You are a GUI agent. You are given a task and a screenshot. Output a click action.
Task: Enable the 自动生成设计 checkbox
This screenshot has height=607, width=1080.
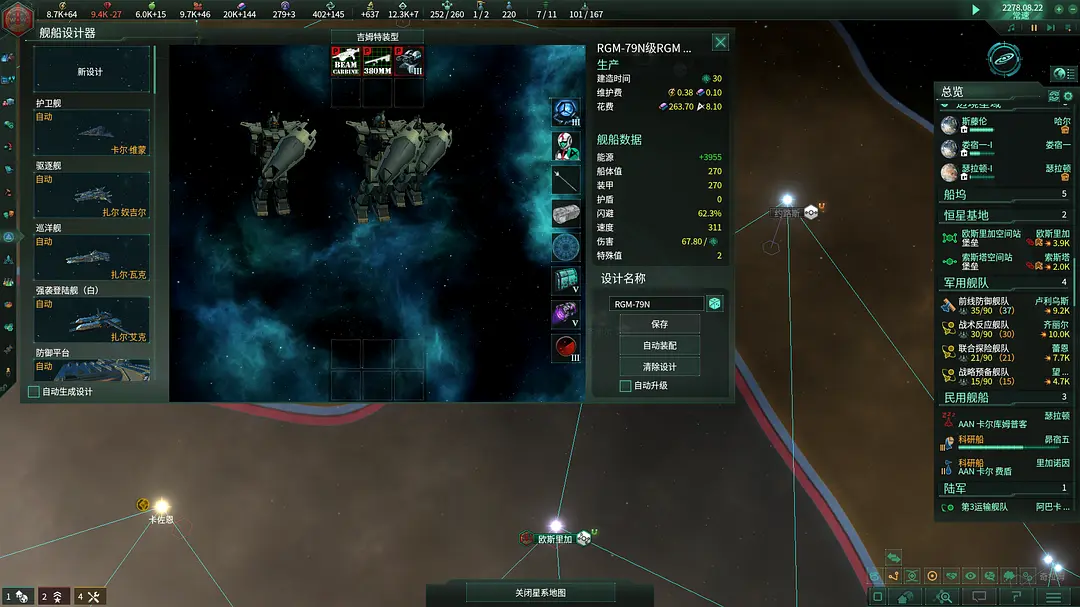point(34,392)
